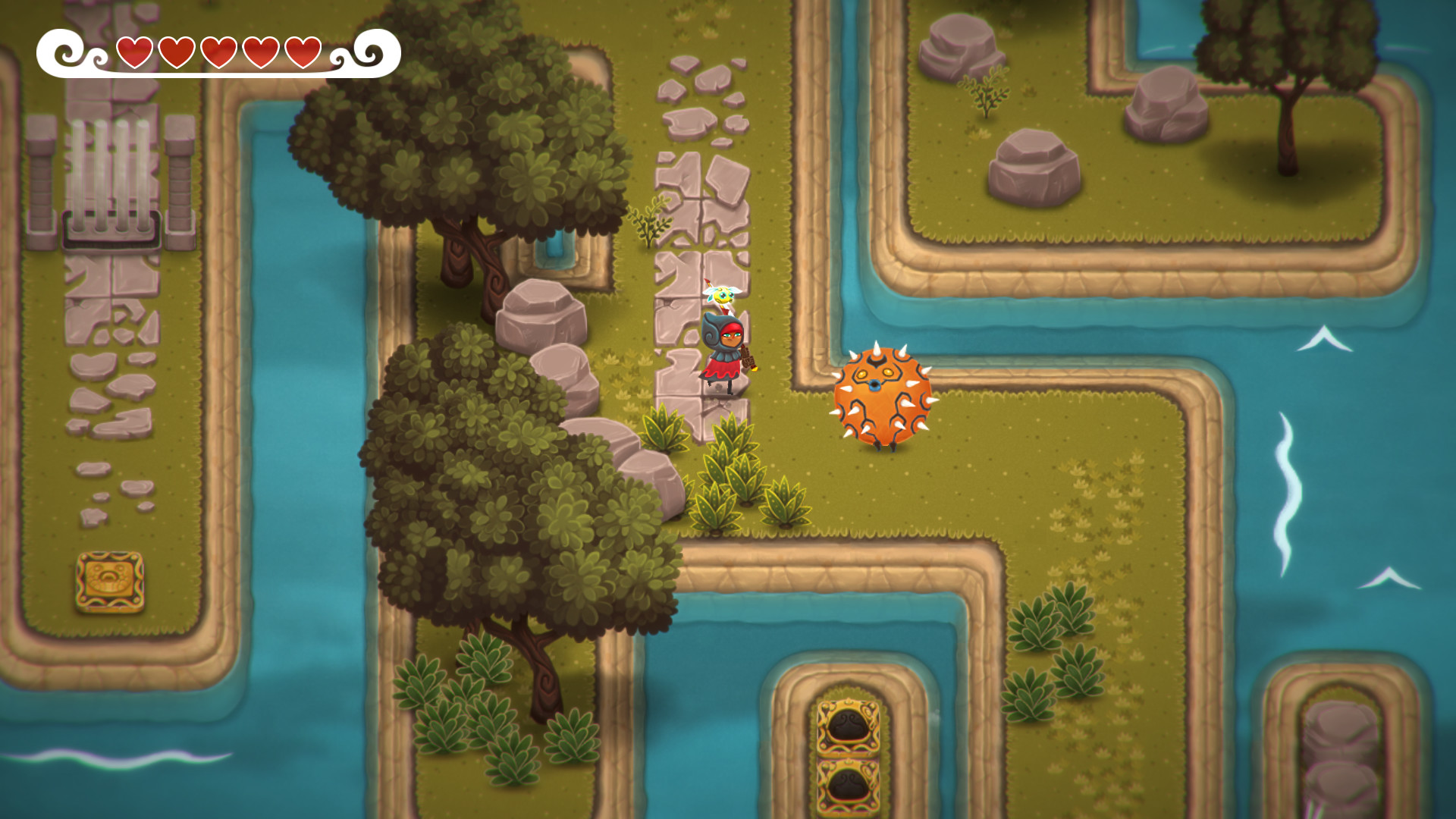1456x819 pixels.
Task: Click the first heart in the health bar
Action: point(134,52)
